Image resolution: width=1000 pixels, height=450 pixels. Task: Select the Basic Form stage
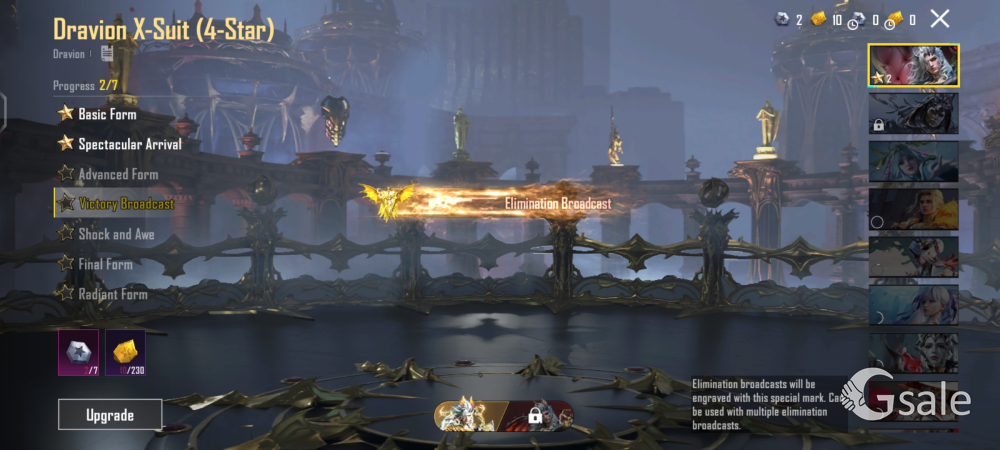click(107, 114)
